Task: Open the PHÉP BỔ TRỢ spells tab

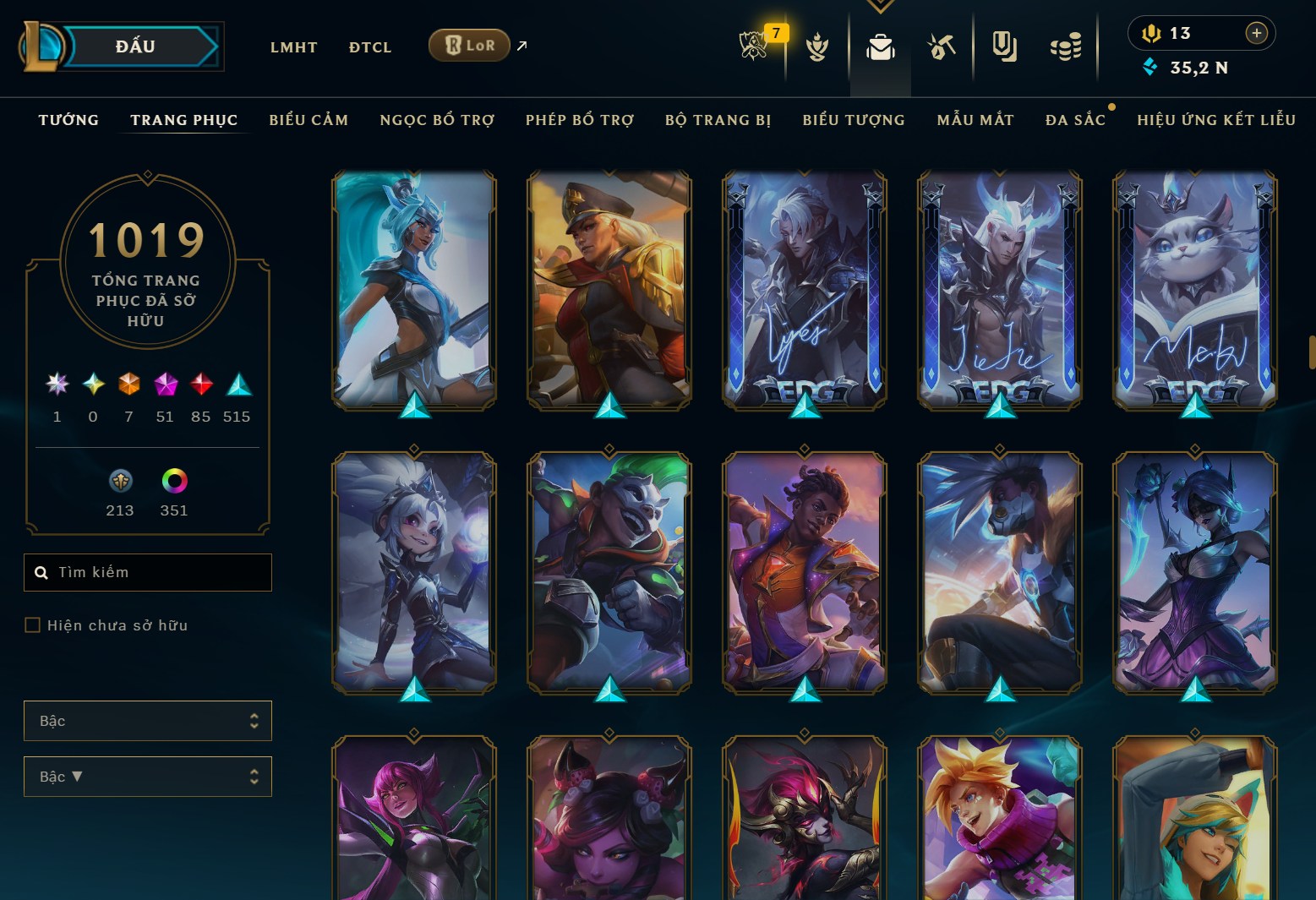Action: tap(580, 120)
